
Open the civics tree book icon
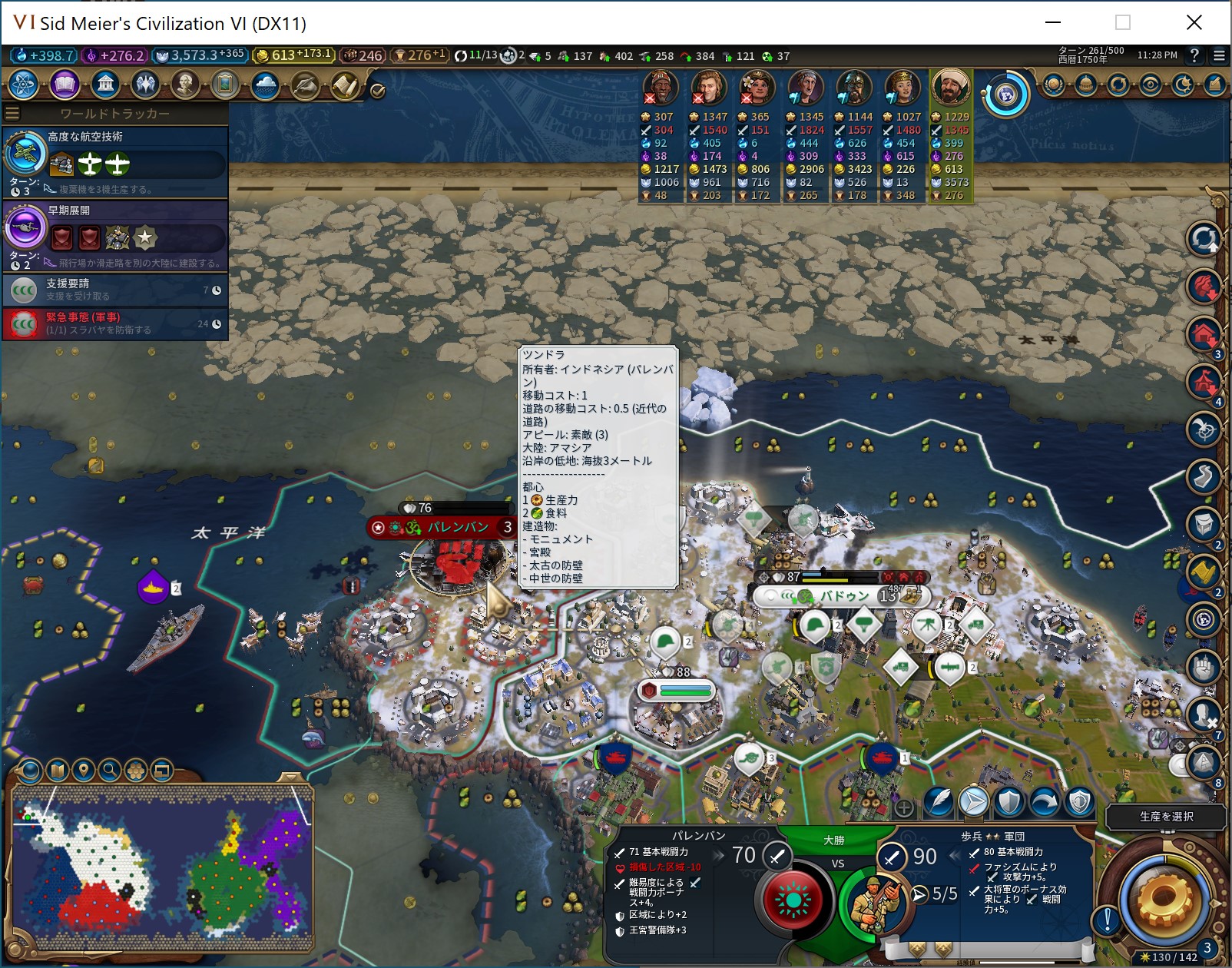(65, 84)
